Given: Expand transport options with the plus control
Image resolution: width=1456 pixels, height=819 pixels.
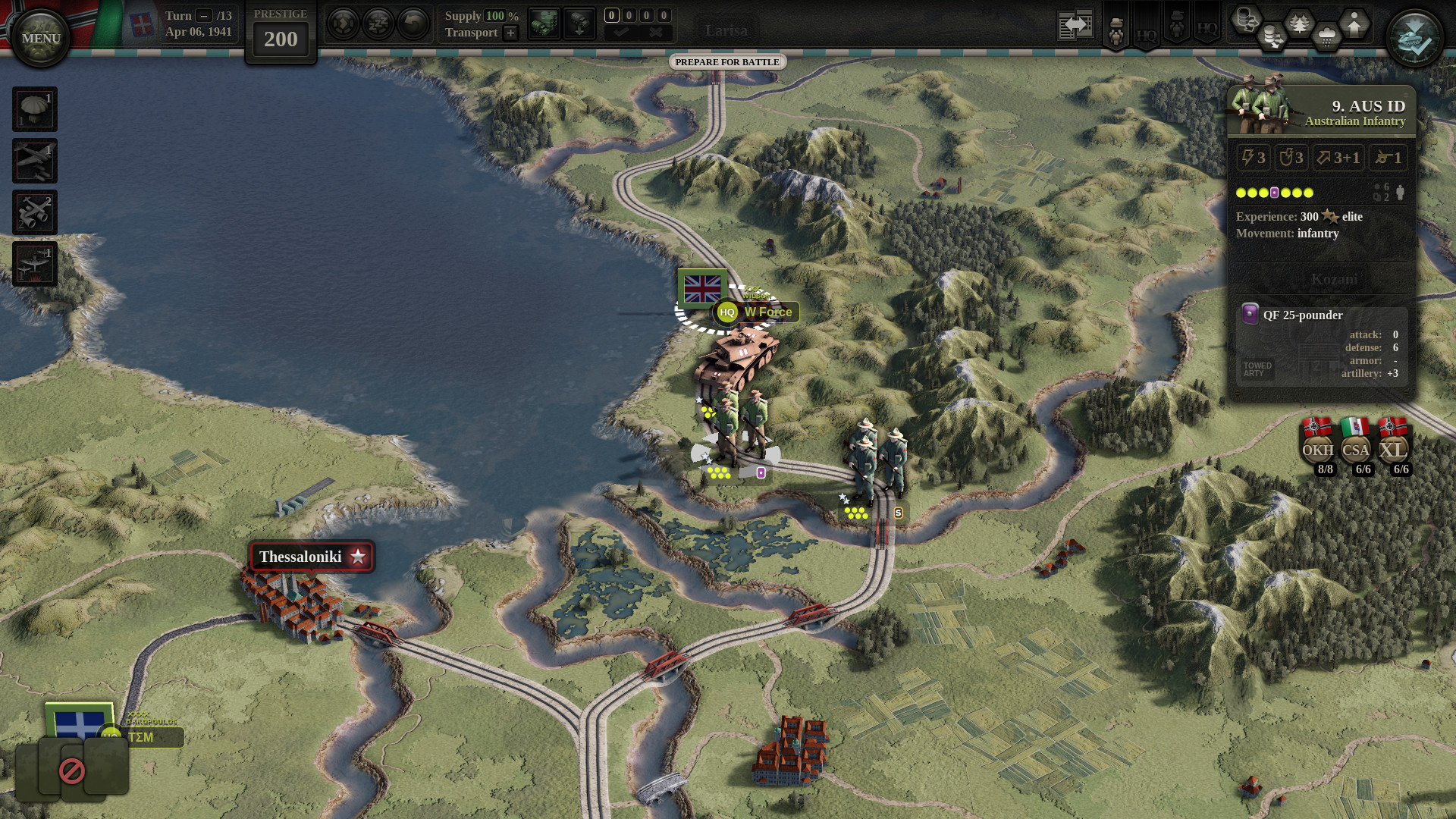Looking at the screenshot, I should pos(510,33).
